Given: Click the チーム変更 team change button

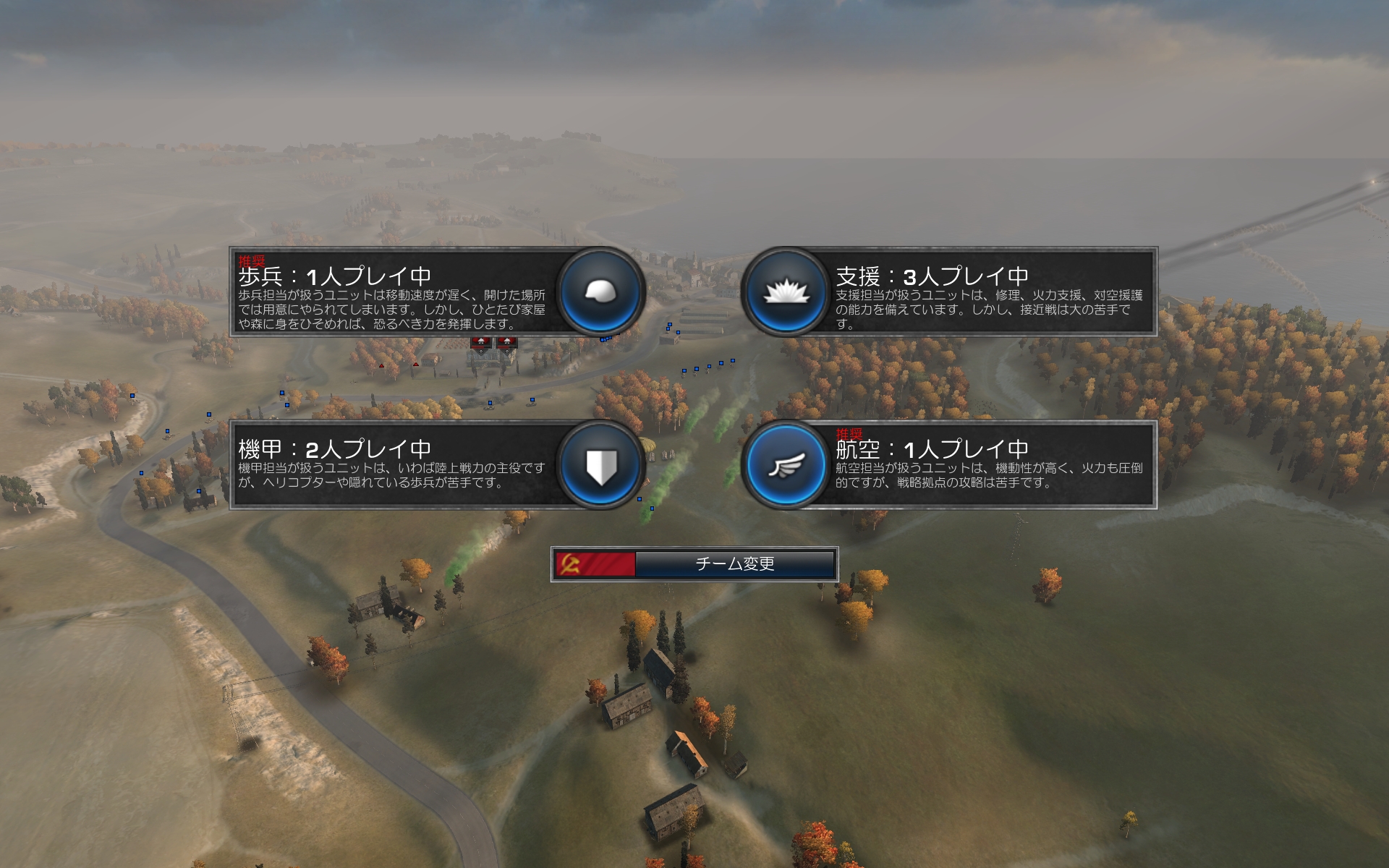Looking at the screenshot, I should coord(734,564).
